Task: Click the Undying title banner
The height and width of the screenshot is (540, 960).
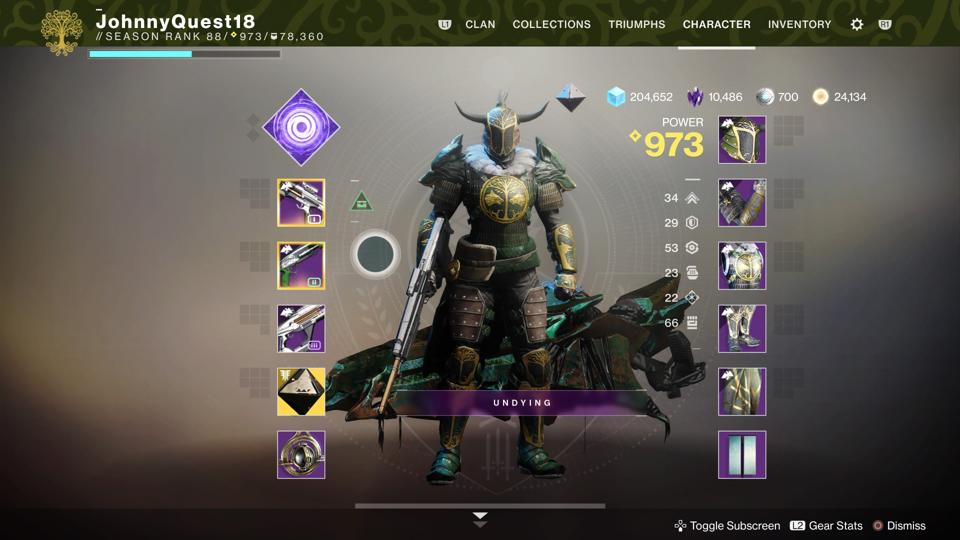Action: tap(521, 403)
